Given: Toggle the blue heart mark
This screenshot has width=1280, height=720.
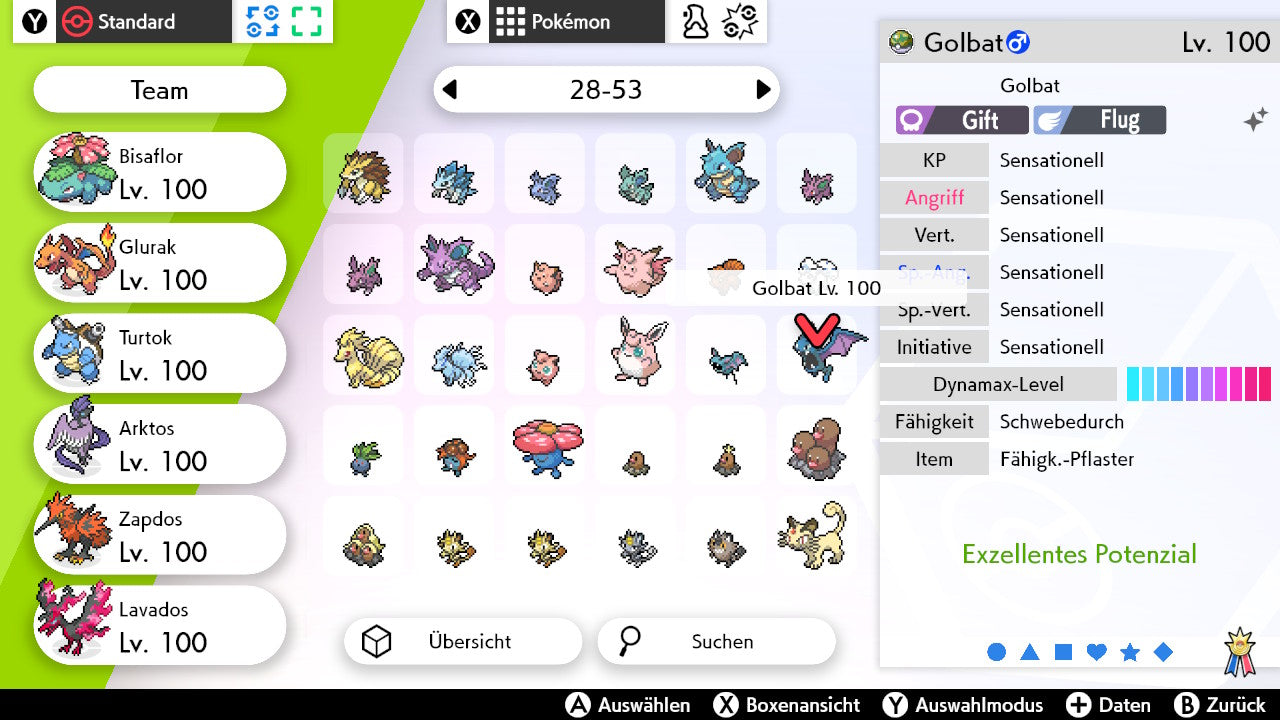Looking at the screenshot, I should pyautogui.click(x=1096, y=651).
